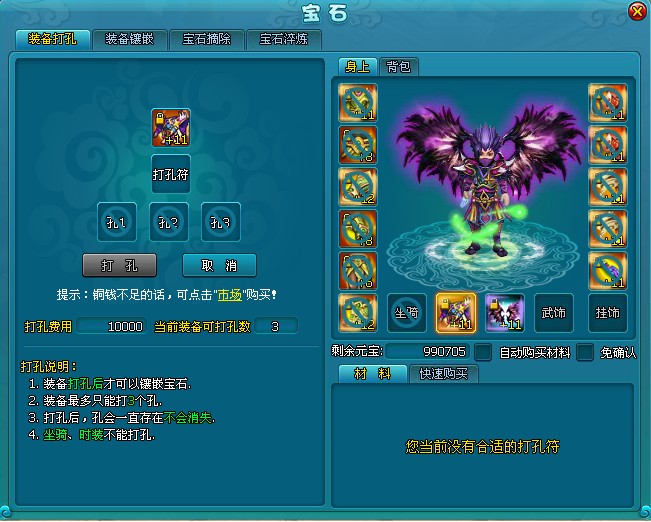Click the 孔1 socket slot
Screen dimensions: 651x522
point(117,221)
